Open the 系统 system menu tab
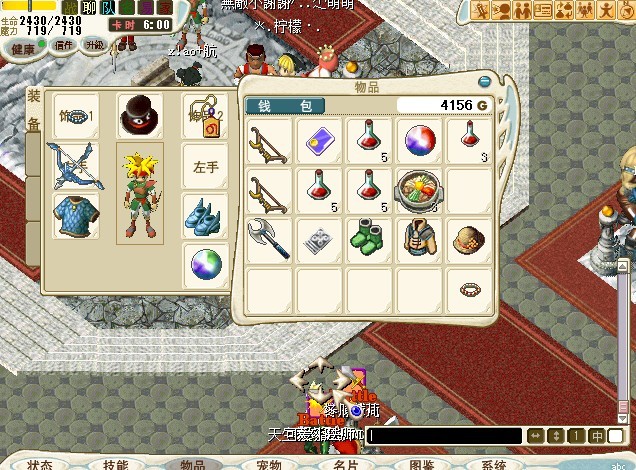This screenshot has height=470, width=636. coord(494,464)
